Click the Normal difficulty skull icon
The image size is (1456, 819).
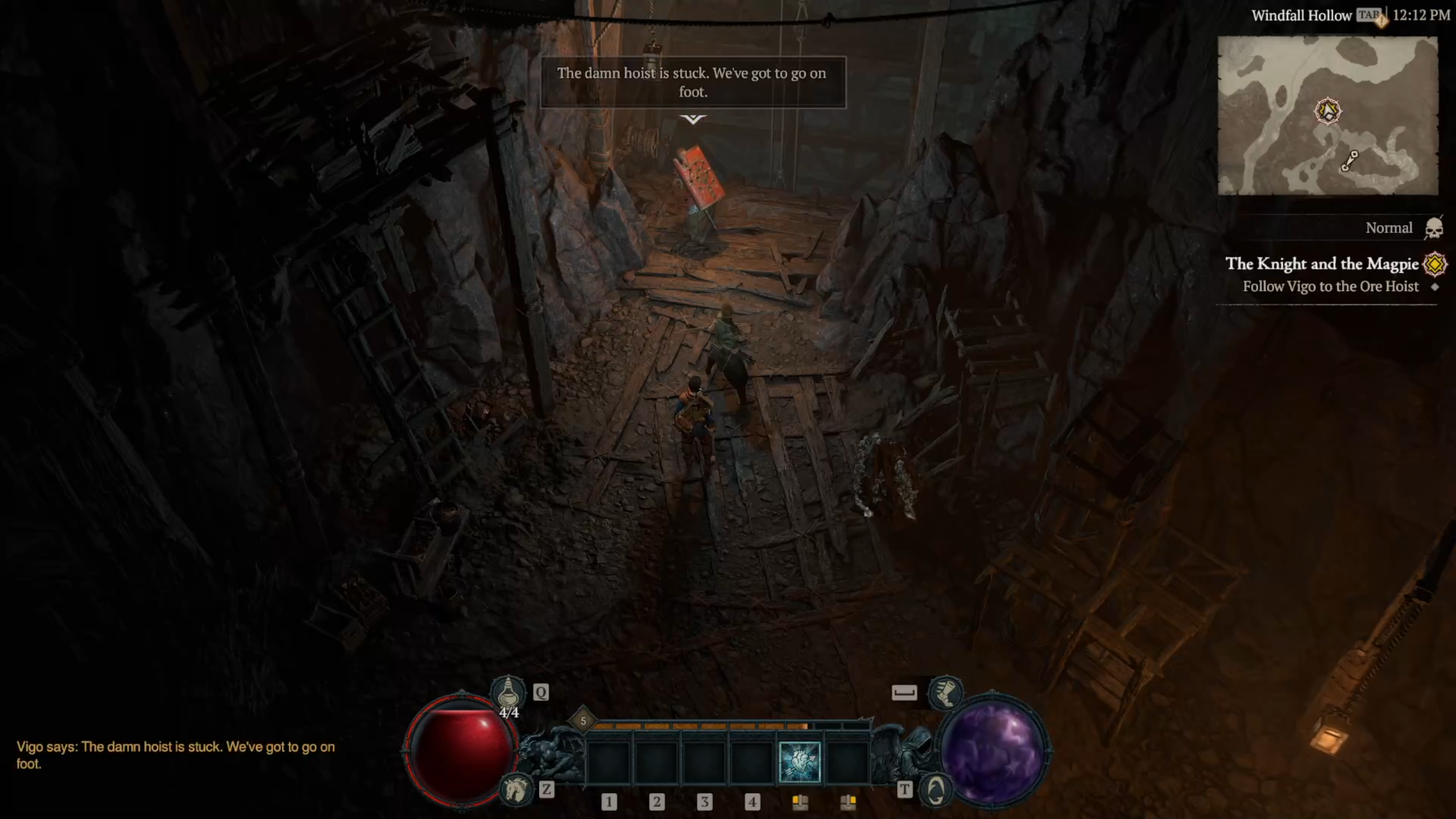tap(1434, 229)
